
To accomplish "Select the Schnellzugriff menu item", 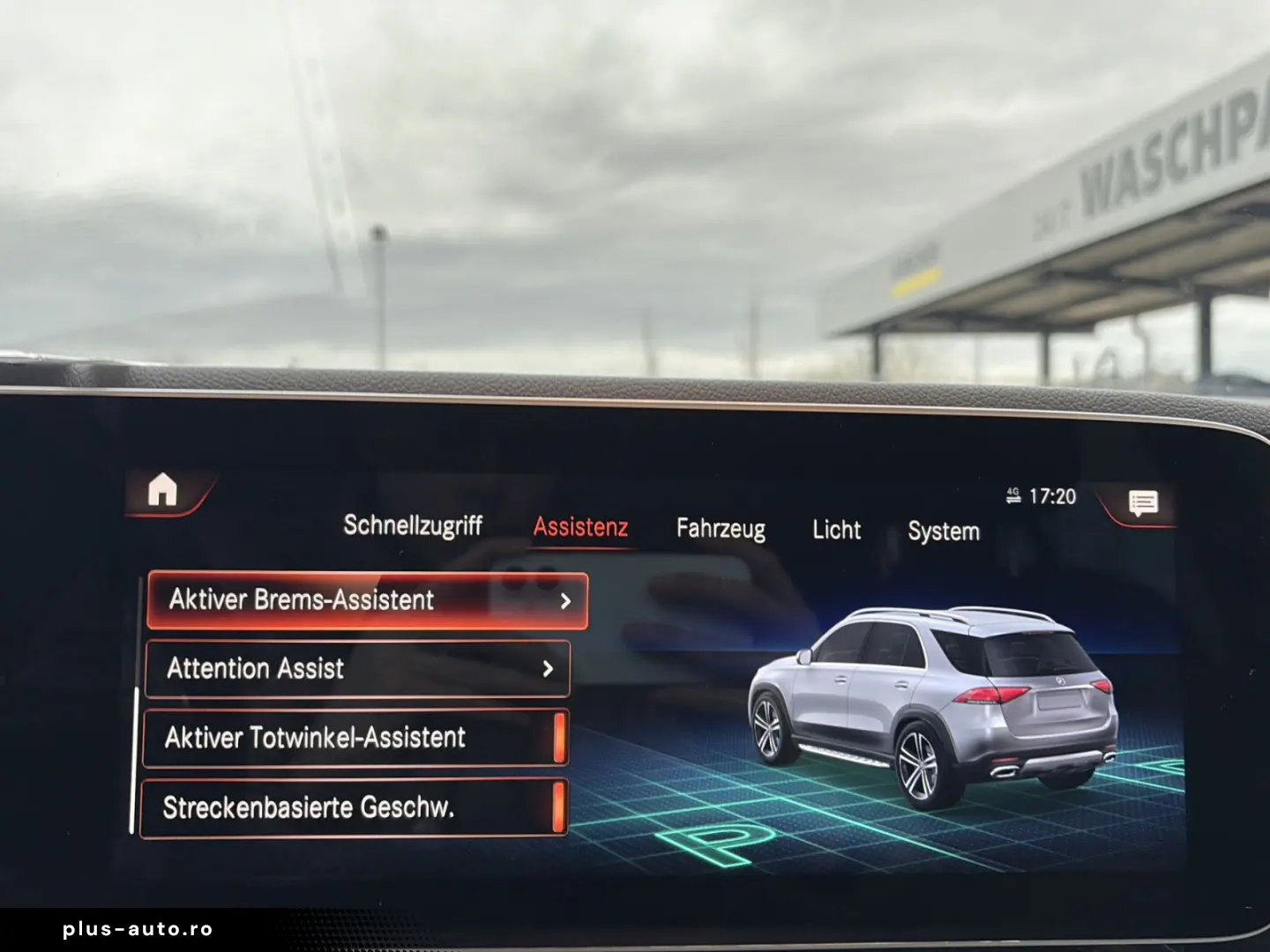I will point(415,526).
